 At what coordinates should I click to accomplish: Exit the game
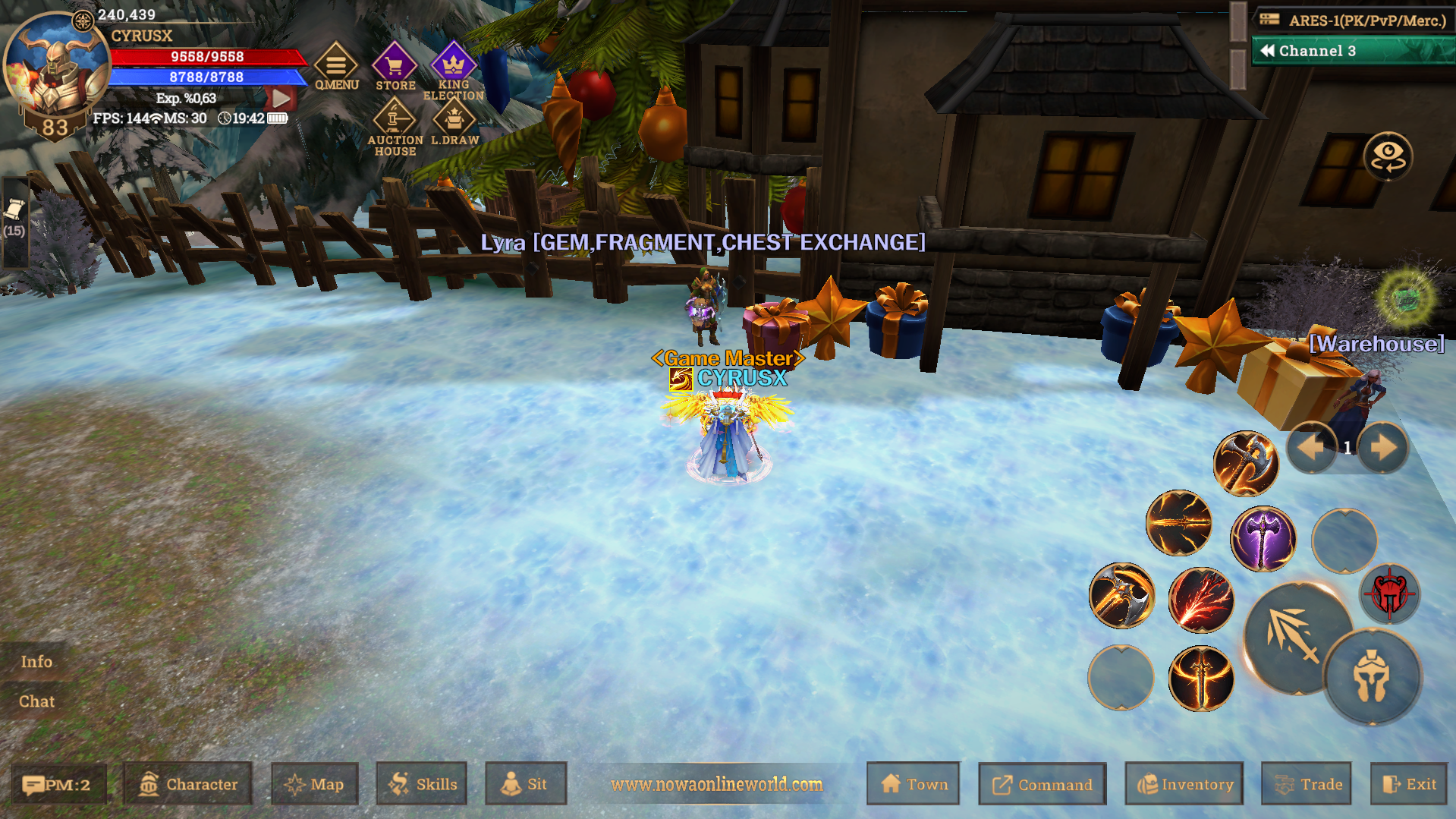1408,784
